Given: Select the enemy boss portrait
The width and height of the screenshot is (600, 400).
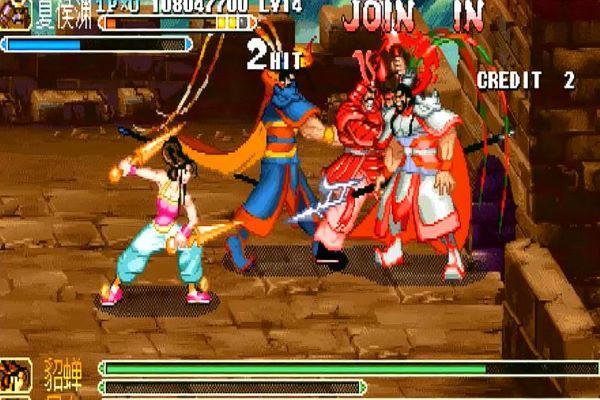Looking at the screenshot, I should [16, 377].
